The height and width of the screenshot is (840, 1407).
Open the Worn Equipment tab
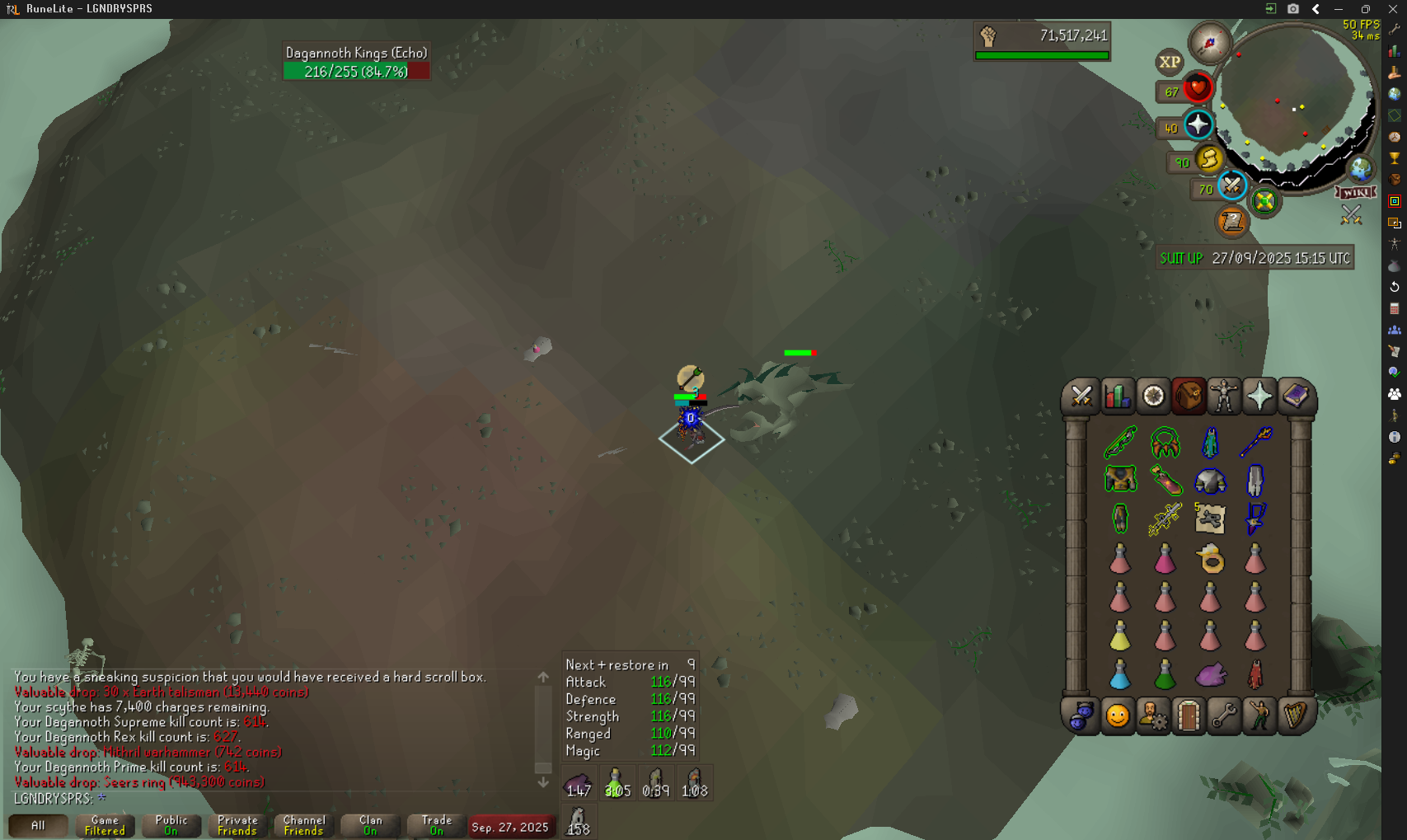[1224, 397]
